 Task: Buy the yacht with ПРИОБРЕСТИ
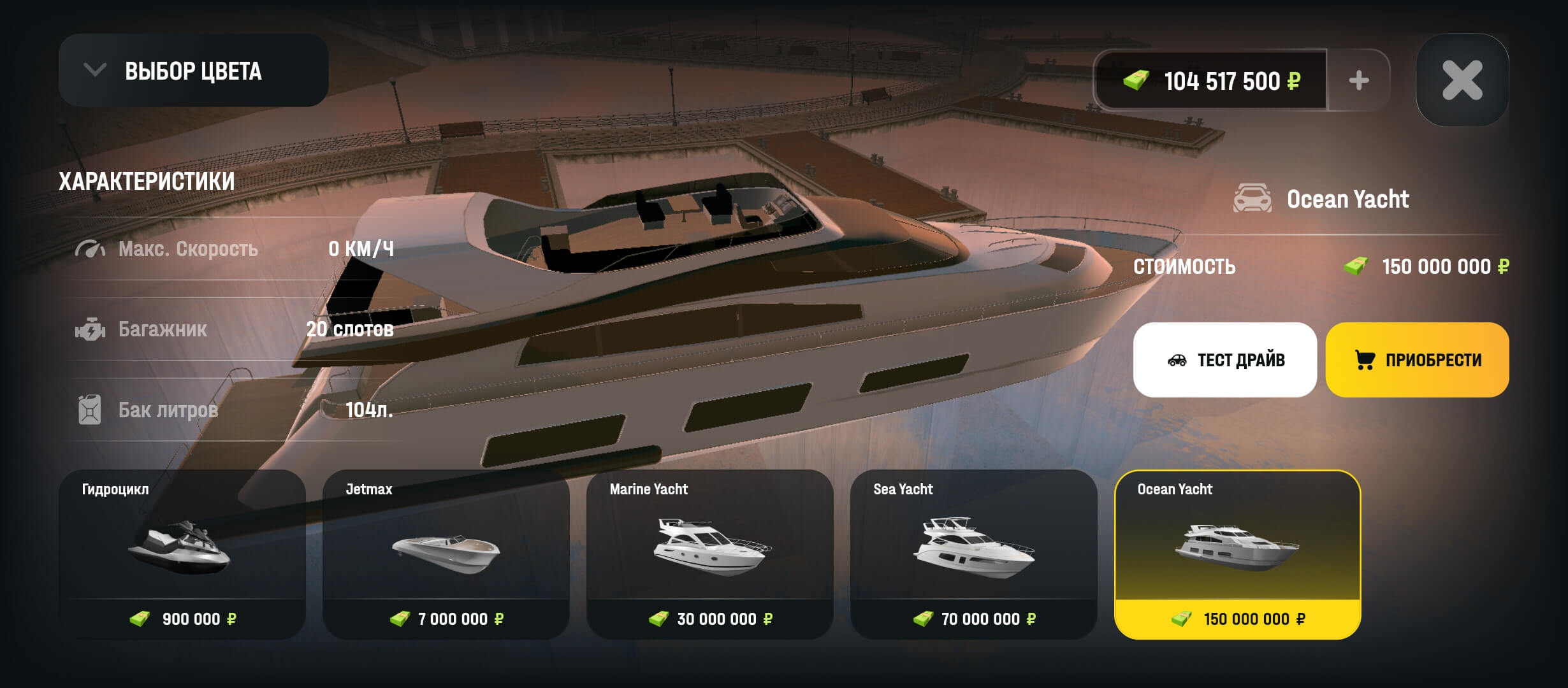pyautogui.click(x=1417, y=360)
